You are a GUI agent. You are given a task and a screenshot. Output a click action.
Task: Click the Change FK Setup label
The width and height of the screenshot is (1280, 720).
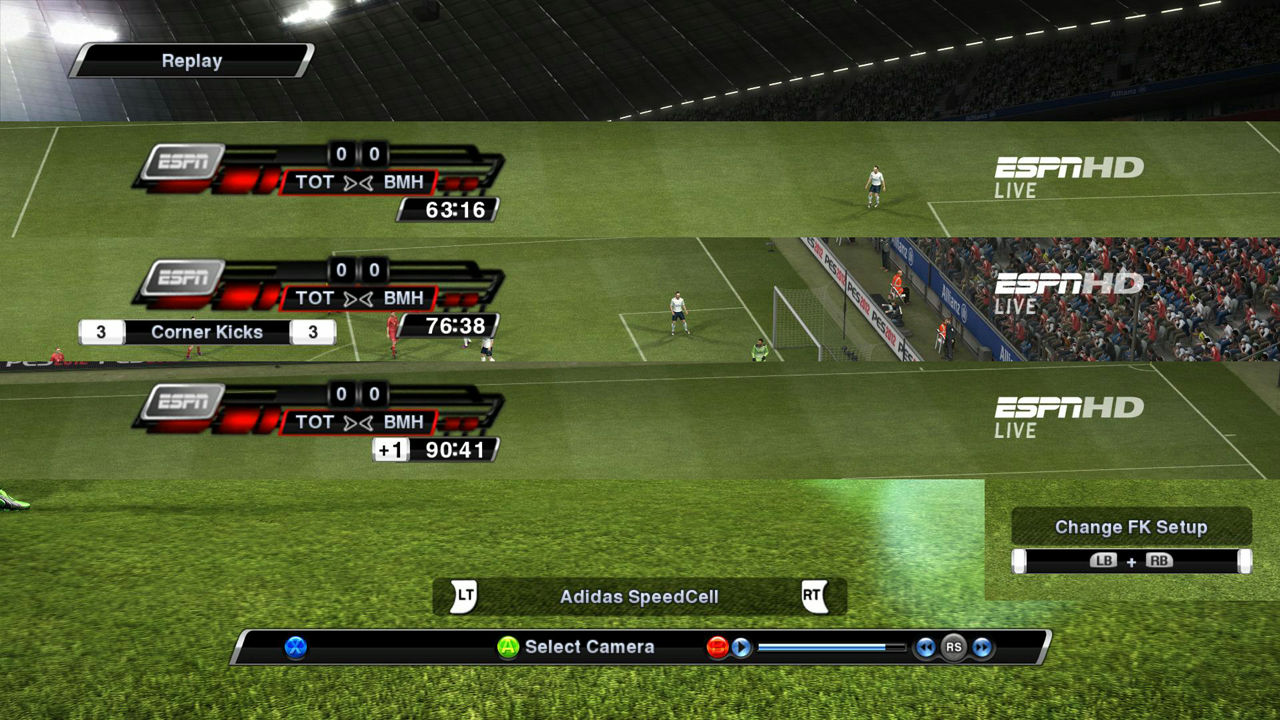point(1131,526)
